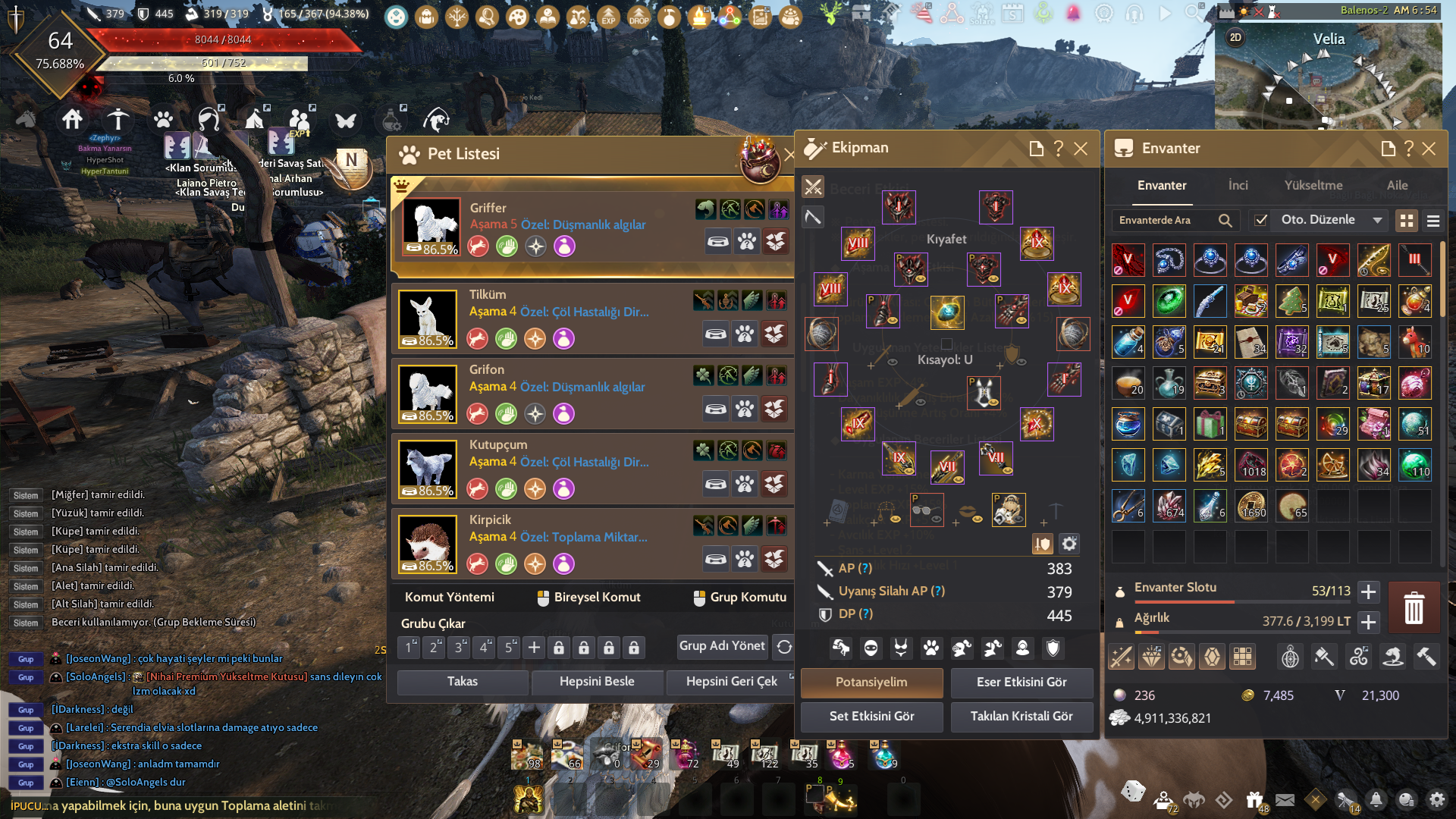
Task: Click the trash can icon in the inventory
Action: [x=1415, y=607]
